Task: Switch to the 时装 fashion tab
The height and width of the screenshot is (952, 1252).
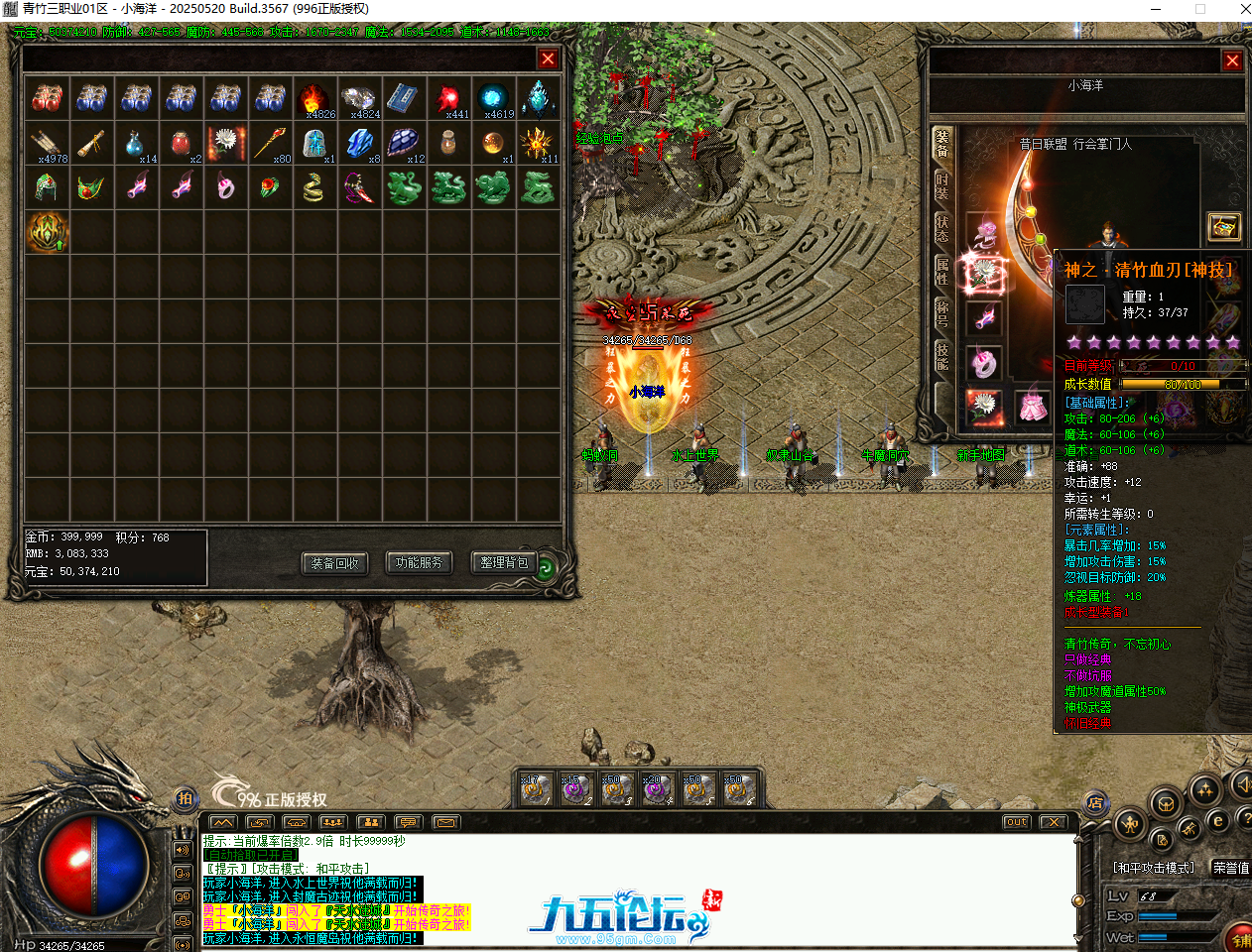Action: click(941, 185)
